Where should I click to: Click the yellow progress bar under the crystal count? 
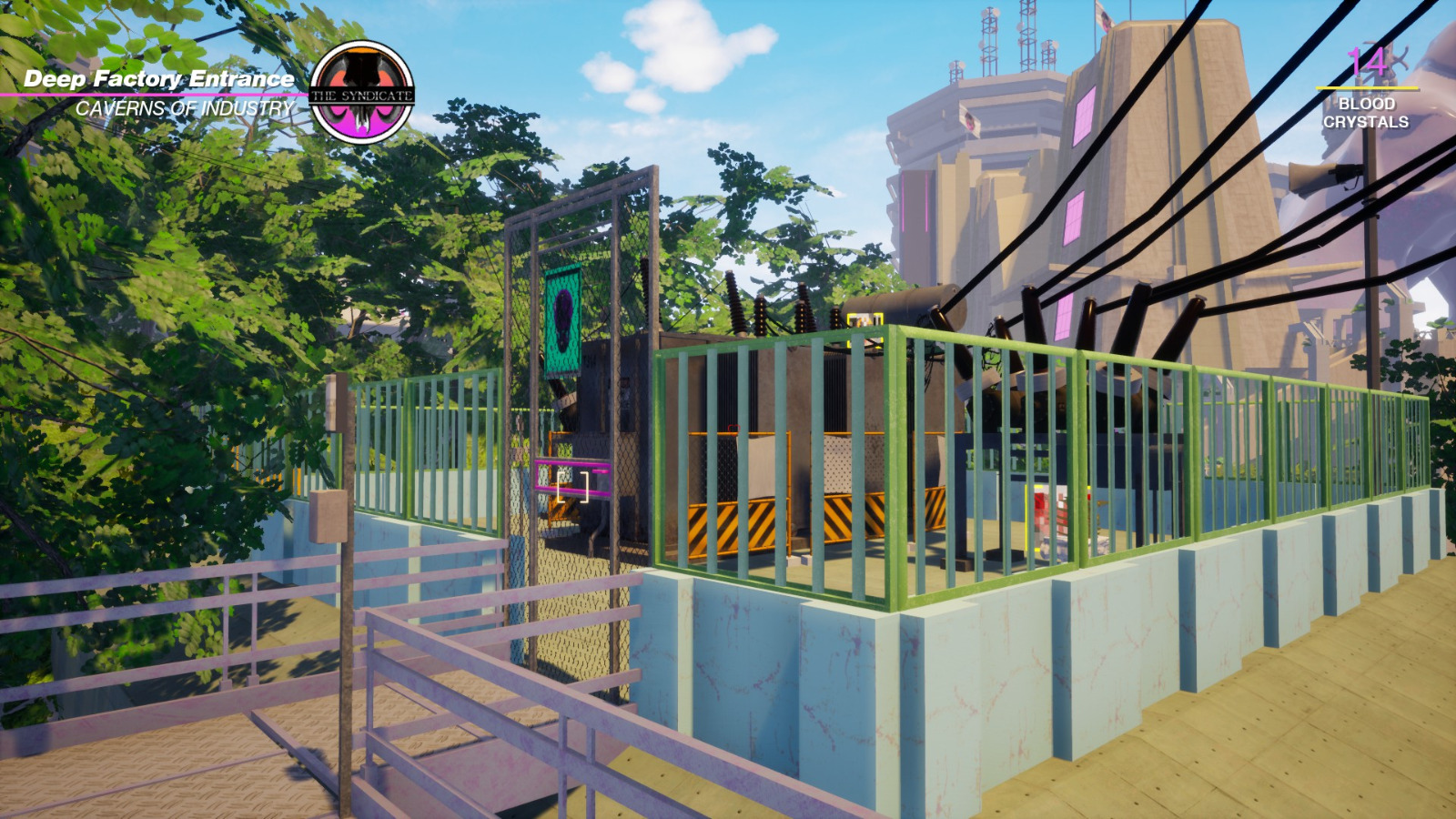pyautogui.click(x=1370, y=86)
